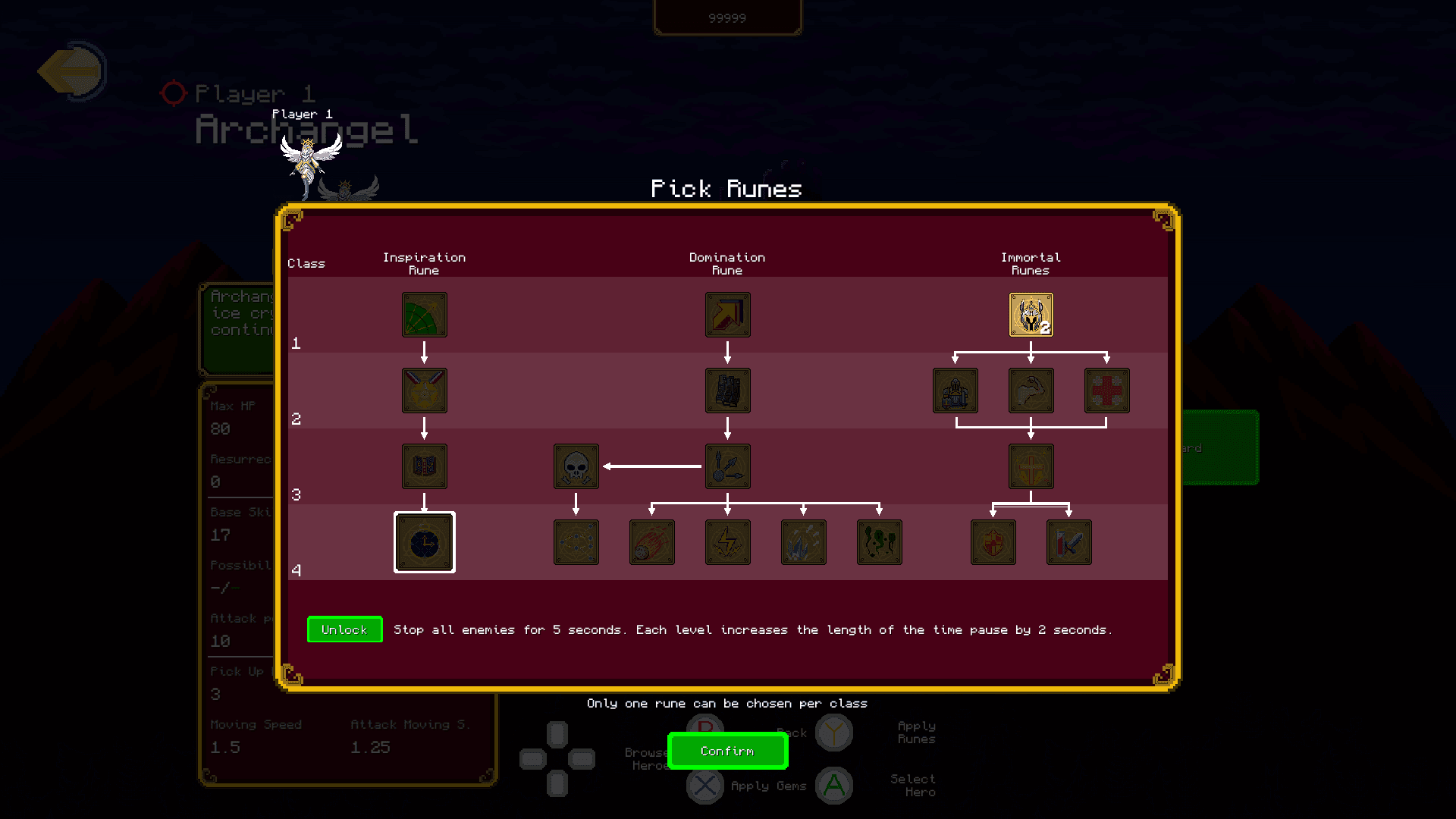Screen dimensions: 1456x819
Task: Pick the crucifix rune in Immortal class 3
Action: (x=1031, y=466)
